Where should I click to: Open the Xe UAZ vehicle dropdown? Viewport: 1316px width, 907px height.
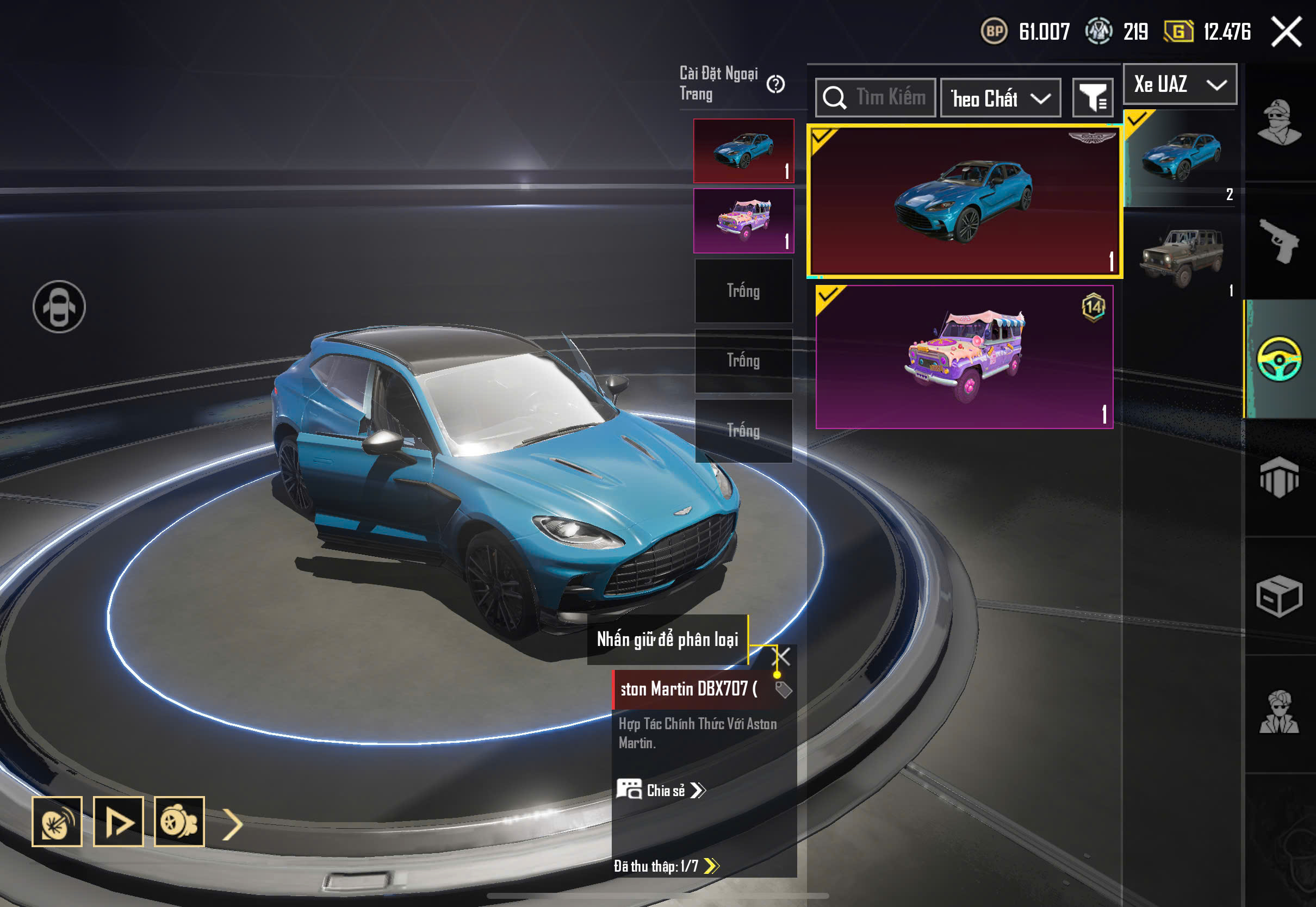point(1180,85)
